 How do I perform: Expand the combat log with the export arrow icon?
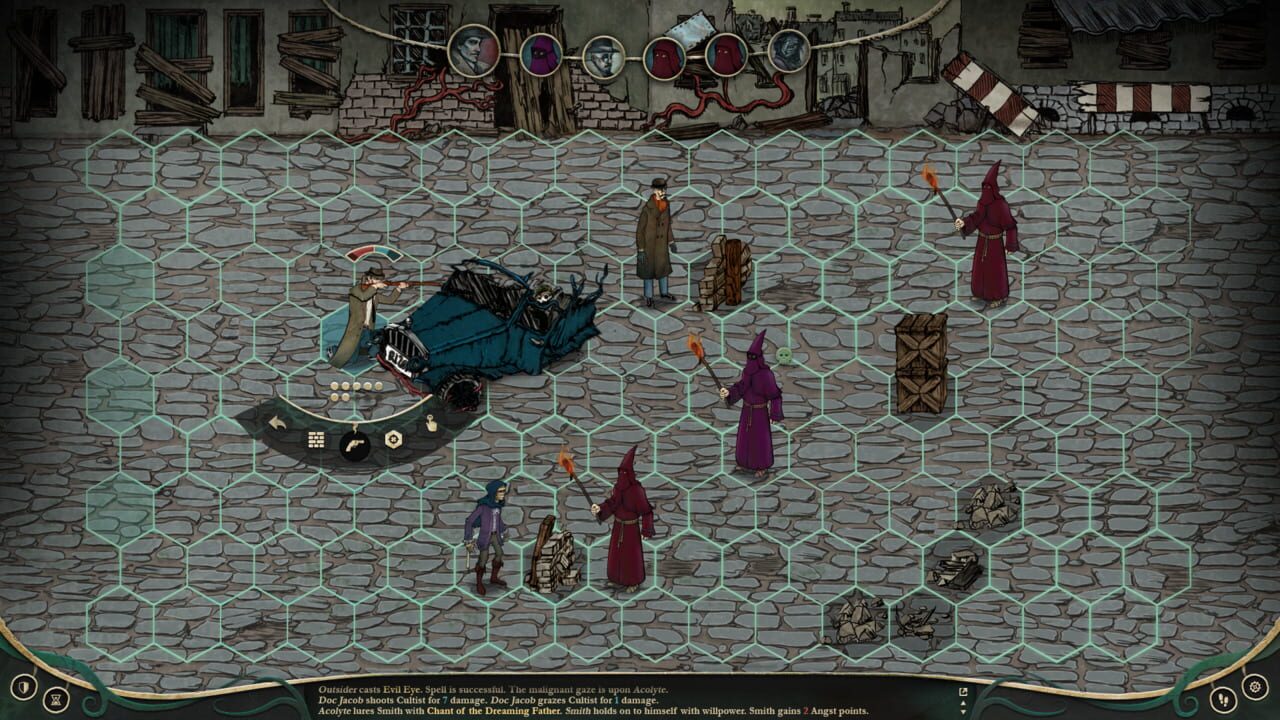click(963, 691)
